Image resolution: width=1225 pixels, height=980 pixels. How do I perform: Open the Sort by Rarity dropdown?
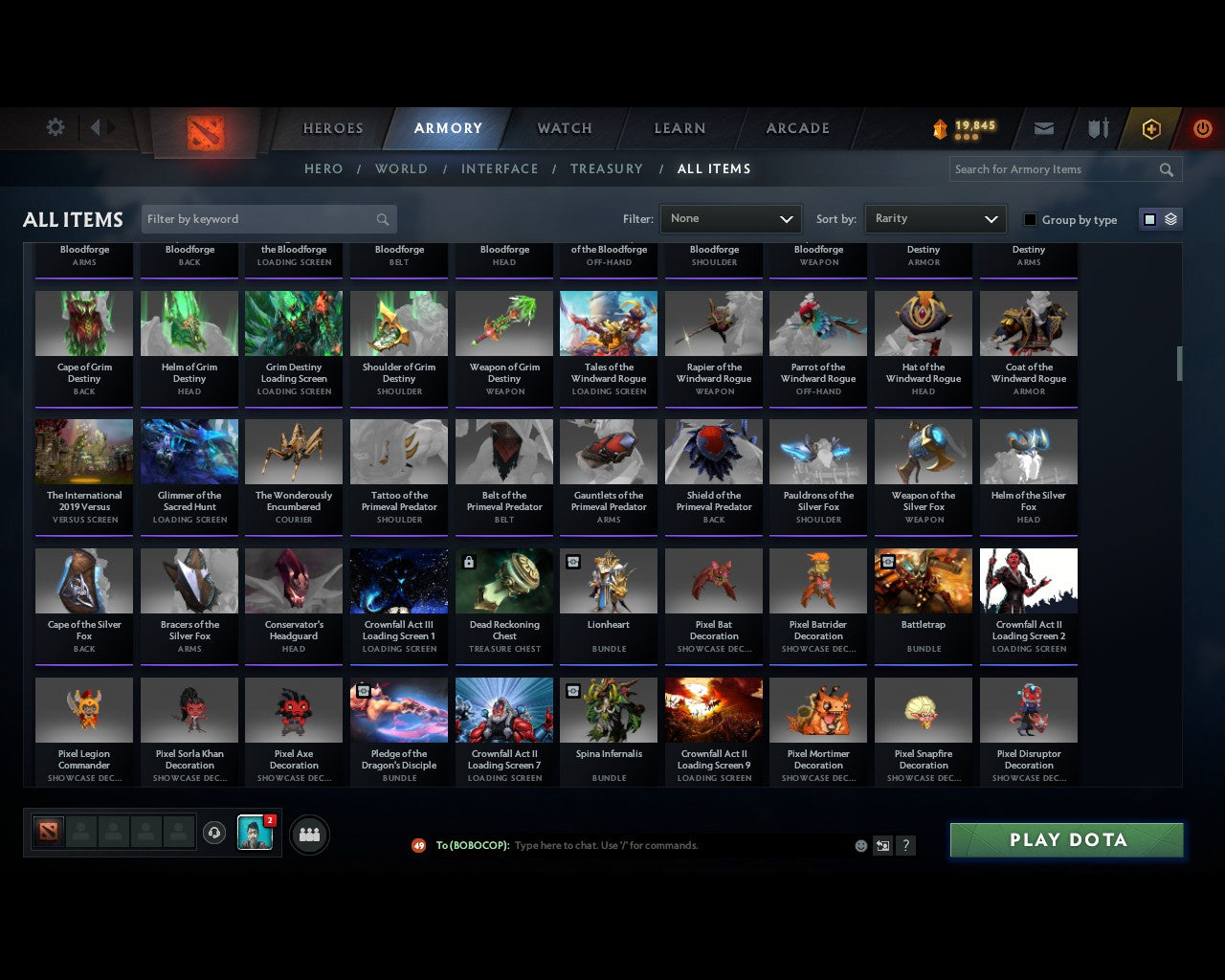(x=935, y=218)
